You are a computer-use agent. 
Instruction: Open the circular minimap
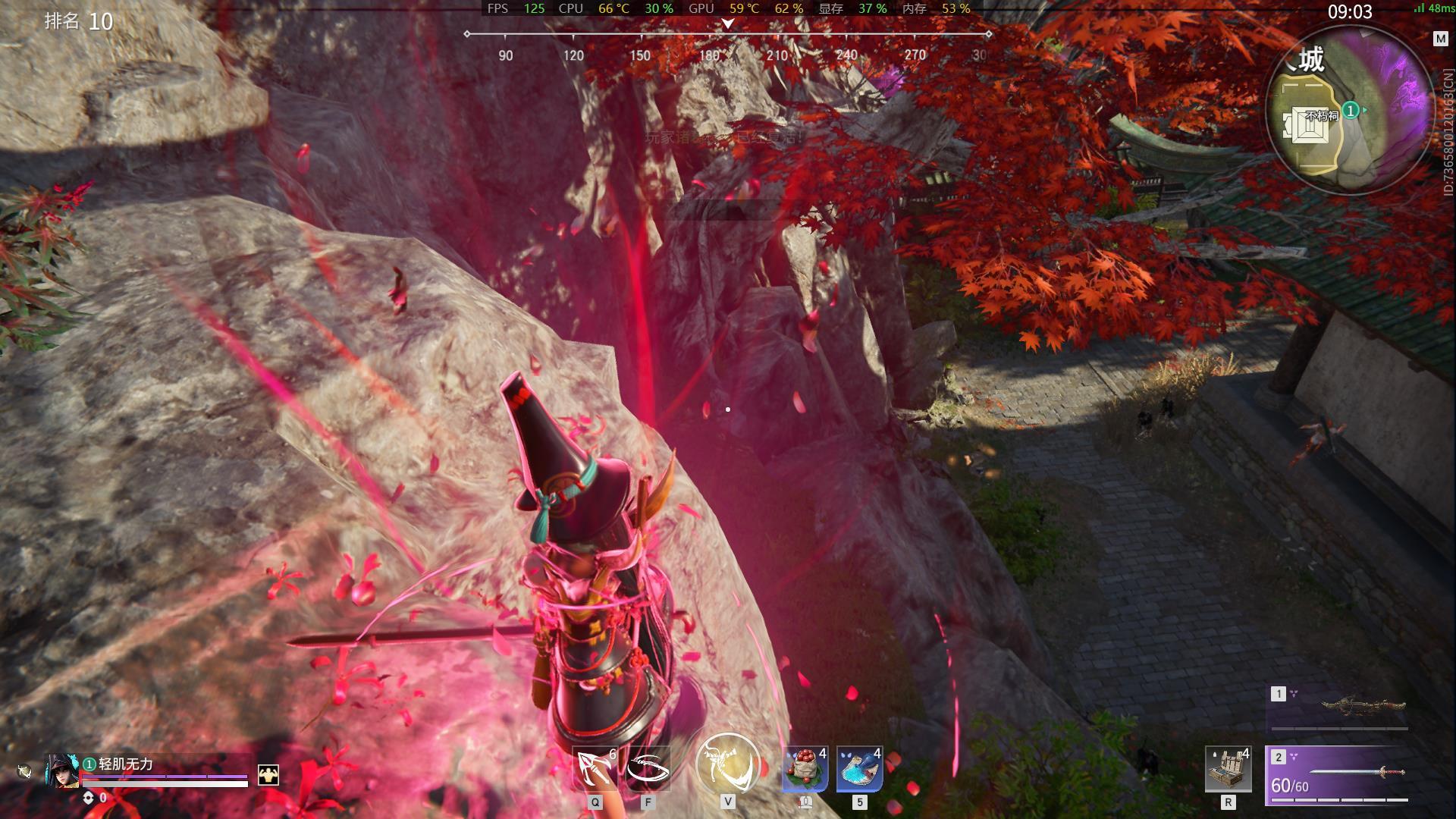point(1350,110)
